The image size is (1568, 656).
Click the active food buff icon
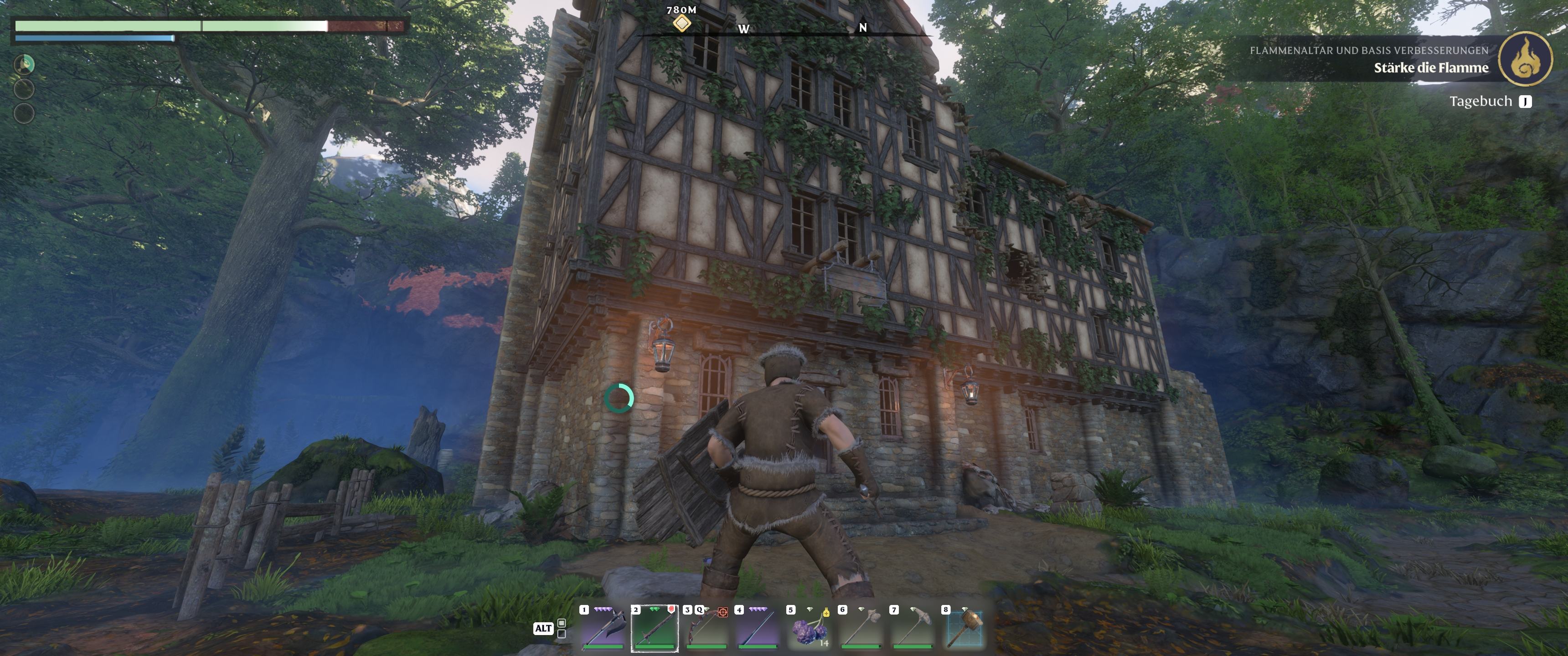(x=24, y=64)
